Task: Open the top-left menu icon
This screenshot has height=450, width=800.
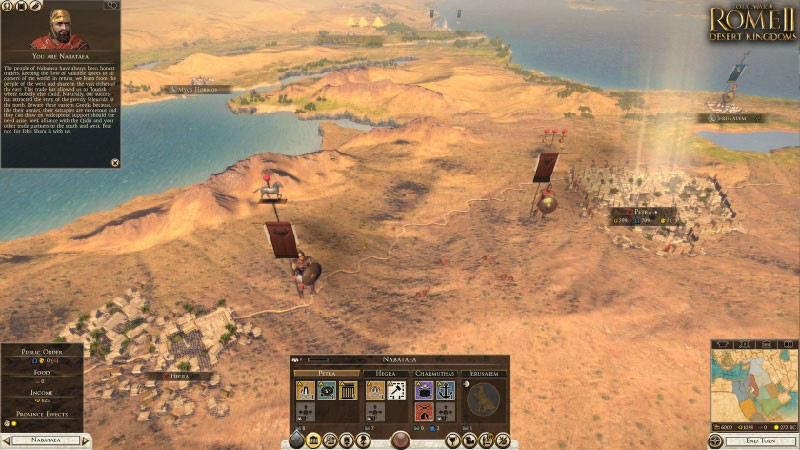Action: [x=7, y=7]
